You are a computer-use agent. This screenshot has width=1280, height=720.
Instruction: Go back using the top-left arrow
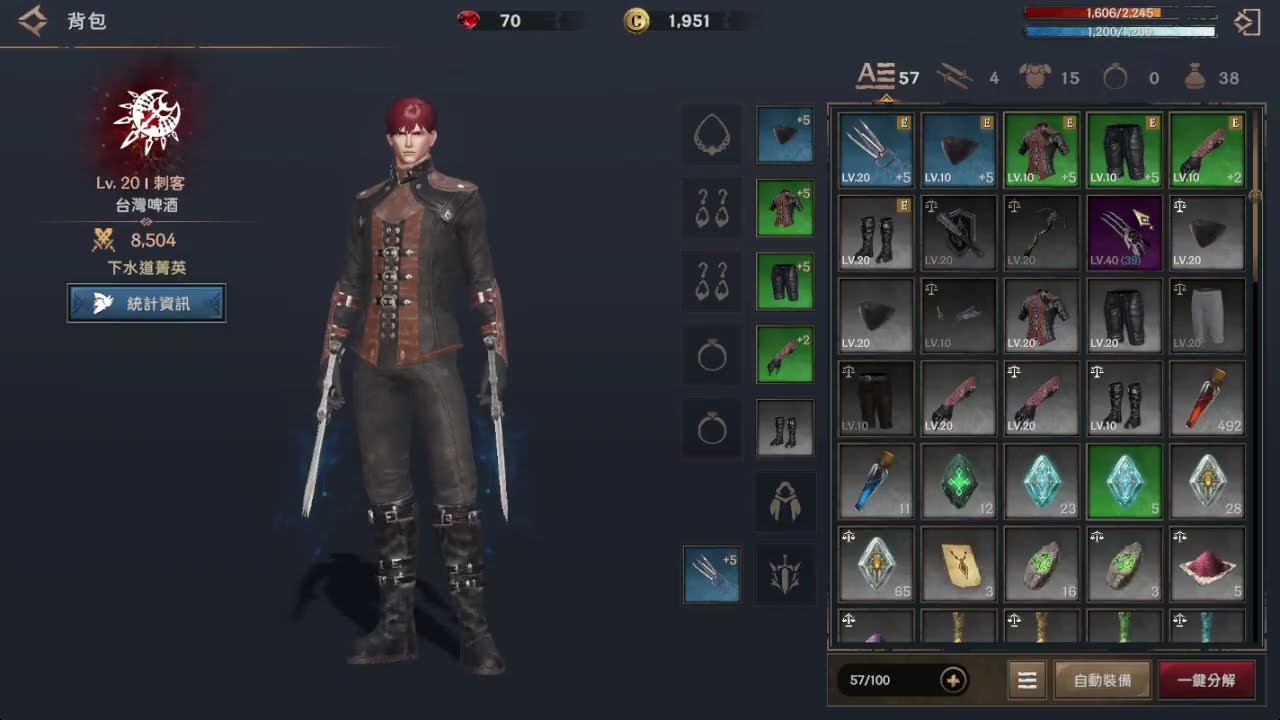[32, 21]
